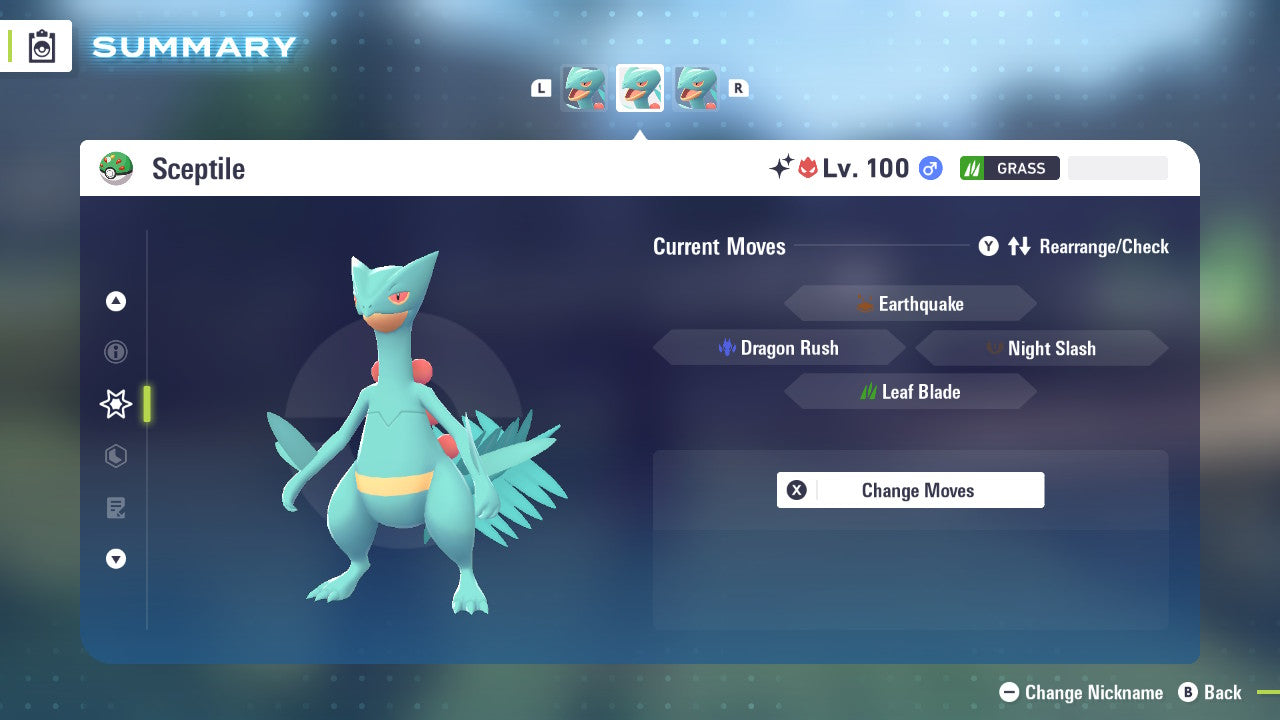Click the L shoulder button indicator
The width and height of the screenshot is (1280, 720).
pyautogui.click(x=540, y=88)
